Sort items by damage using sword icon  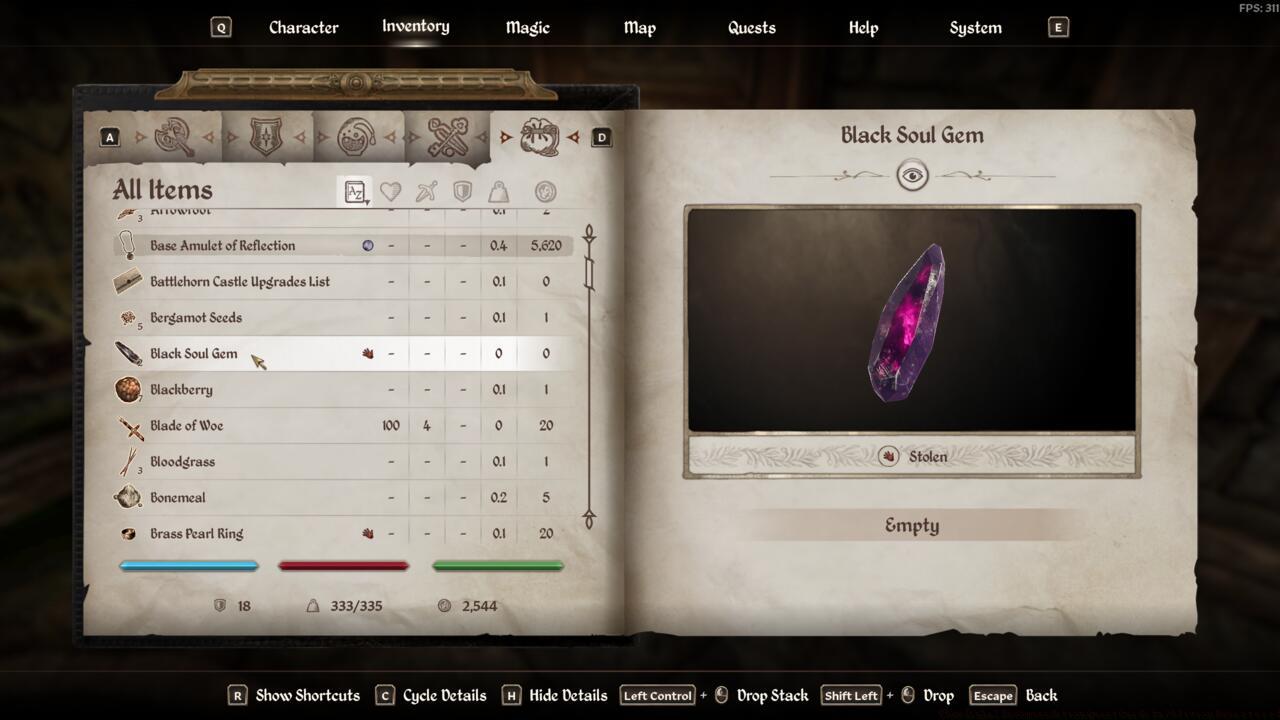pyautogui.click(x=426, y=191)
